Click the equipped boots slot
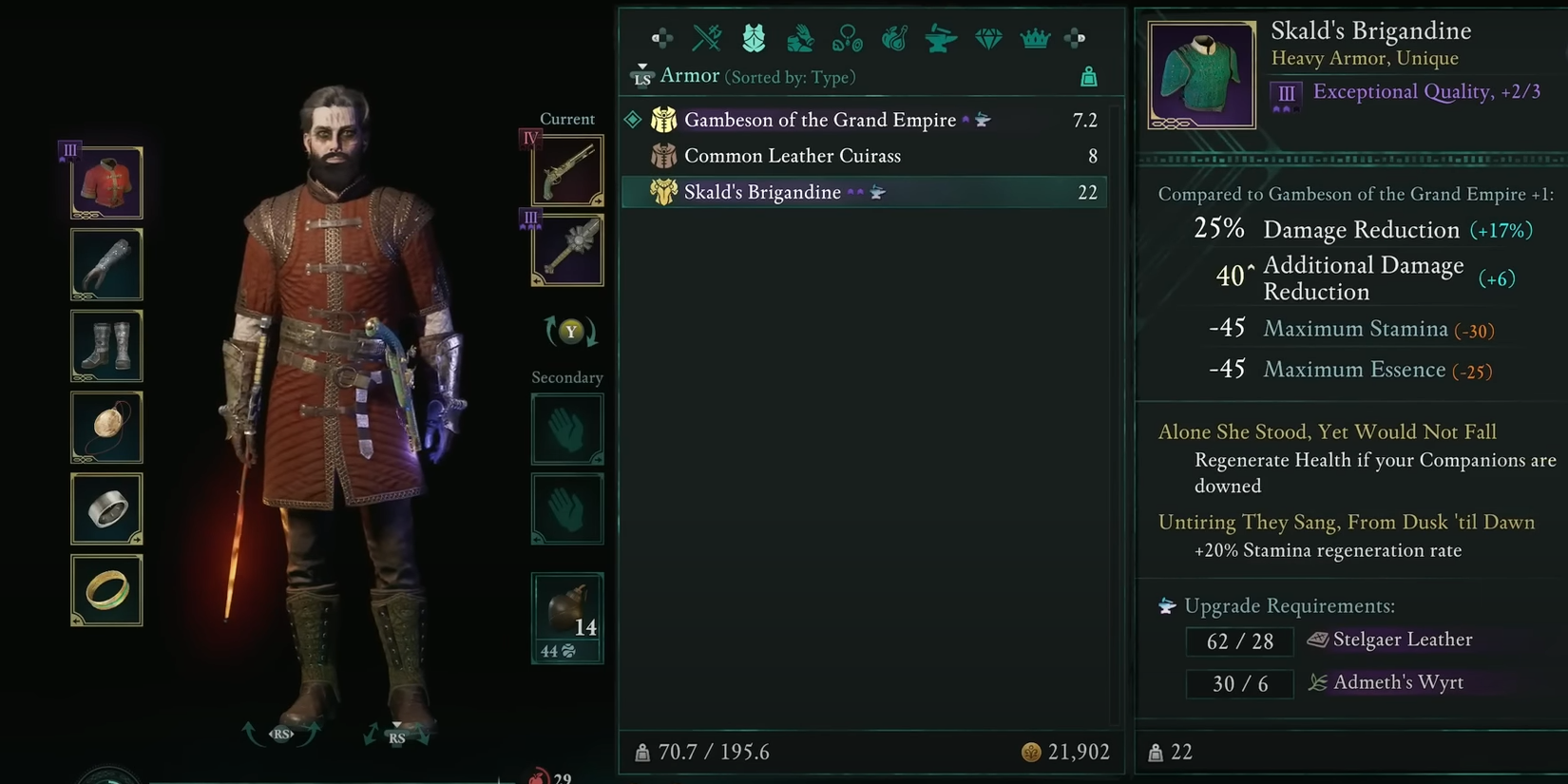 pyautogui.click(x=105, y=346)
